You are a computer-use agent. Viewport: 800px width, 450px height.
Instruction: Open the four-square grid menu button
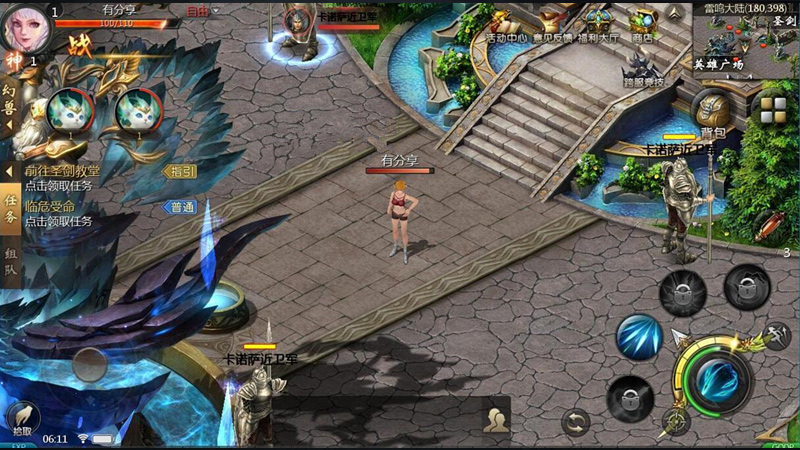772,109
